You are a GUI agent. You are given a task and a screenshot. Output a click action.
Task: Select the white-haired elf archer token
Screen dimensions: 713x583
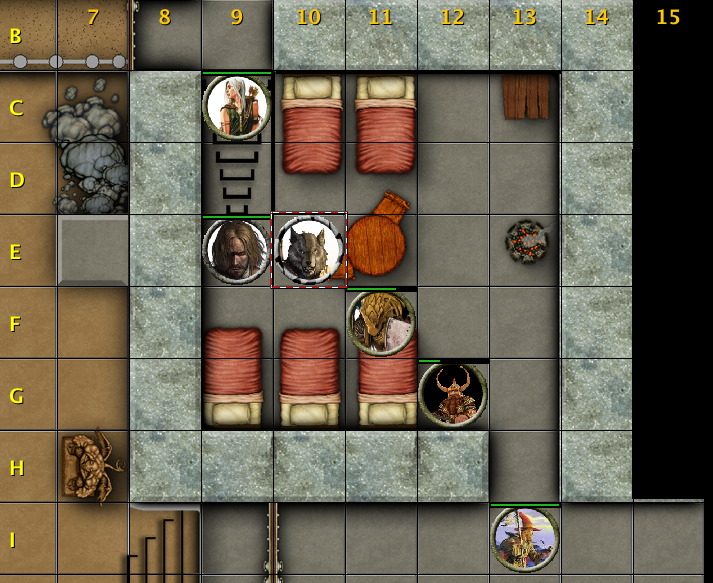(x=237, y=106)
